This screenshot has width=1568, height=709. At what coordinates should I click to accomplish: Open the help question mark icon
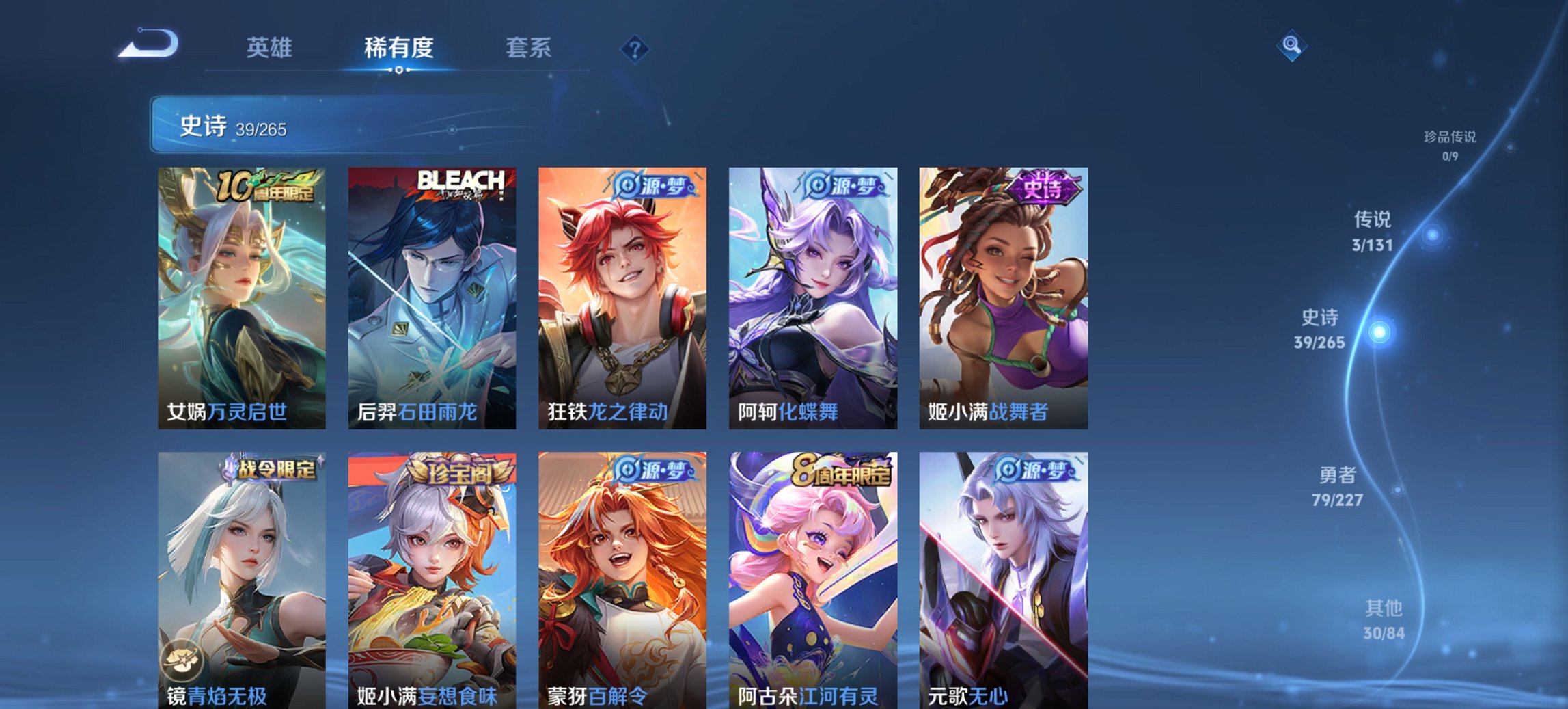[x=635, y=50]
